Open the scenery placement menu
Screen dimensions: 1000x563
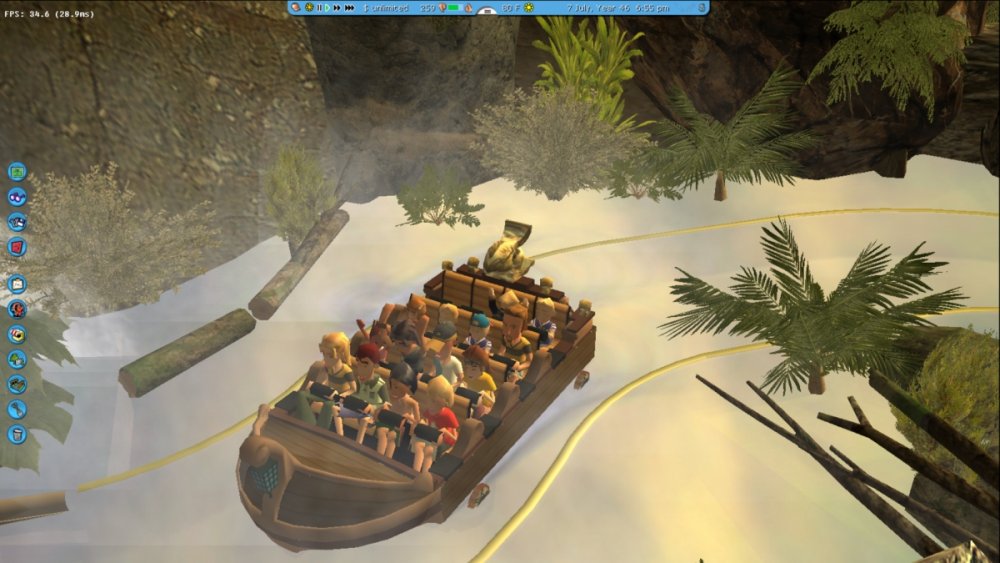pos(17,359)
